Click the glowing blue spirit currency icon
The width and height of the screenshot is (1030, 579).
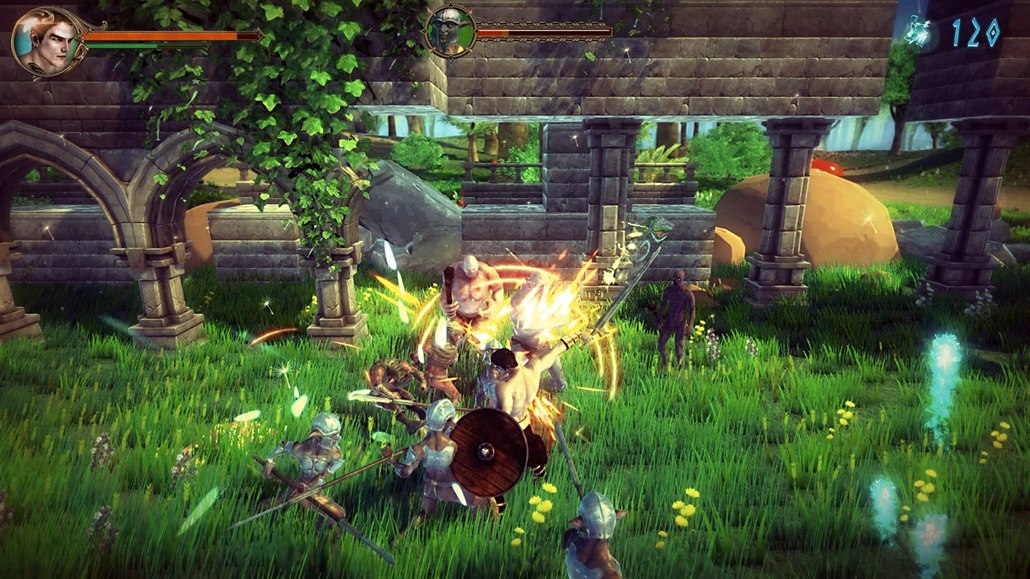919,31
